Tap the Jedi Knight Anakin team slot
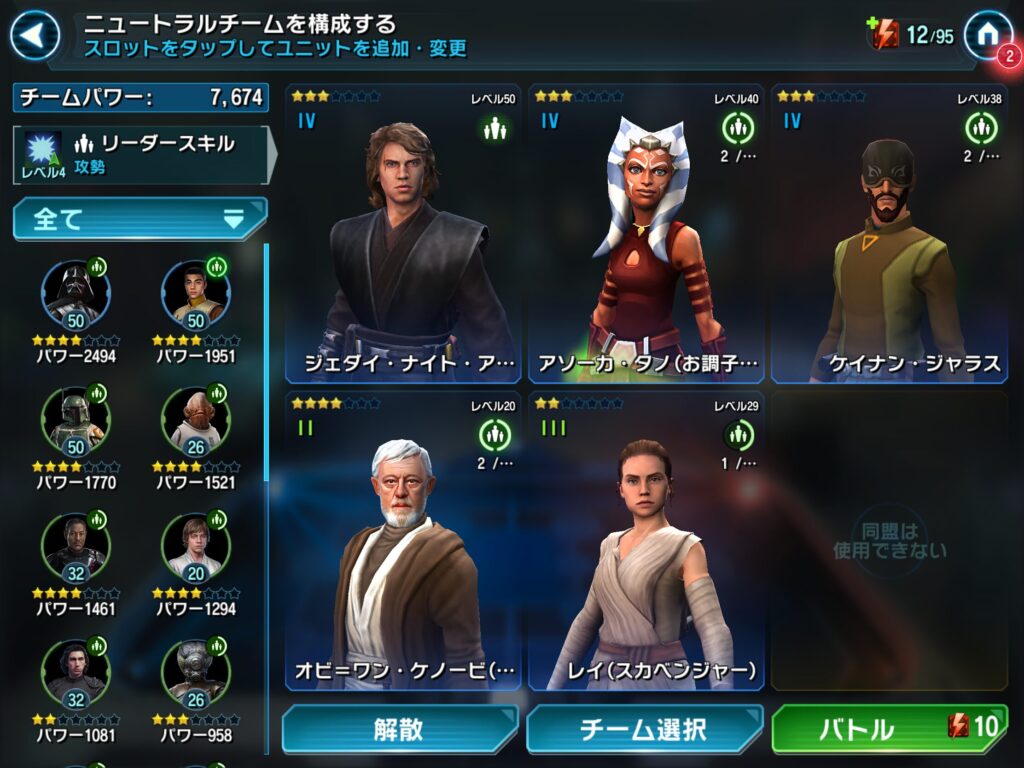 click(x=403, y=234)
